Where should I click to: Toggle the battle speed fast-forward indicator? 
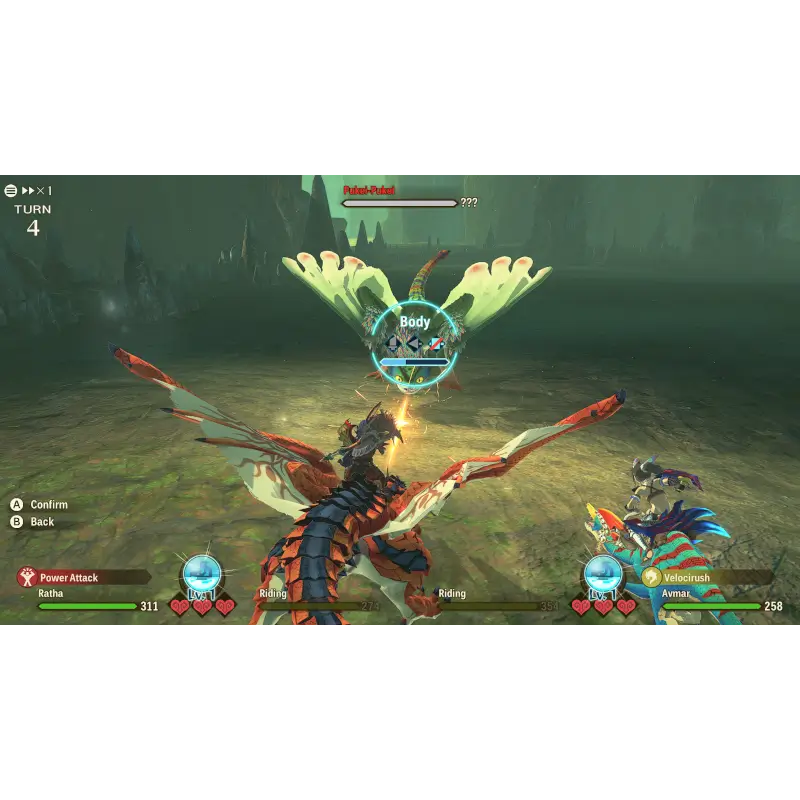[x=36, y=190]
